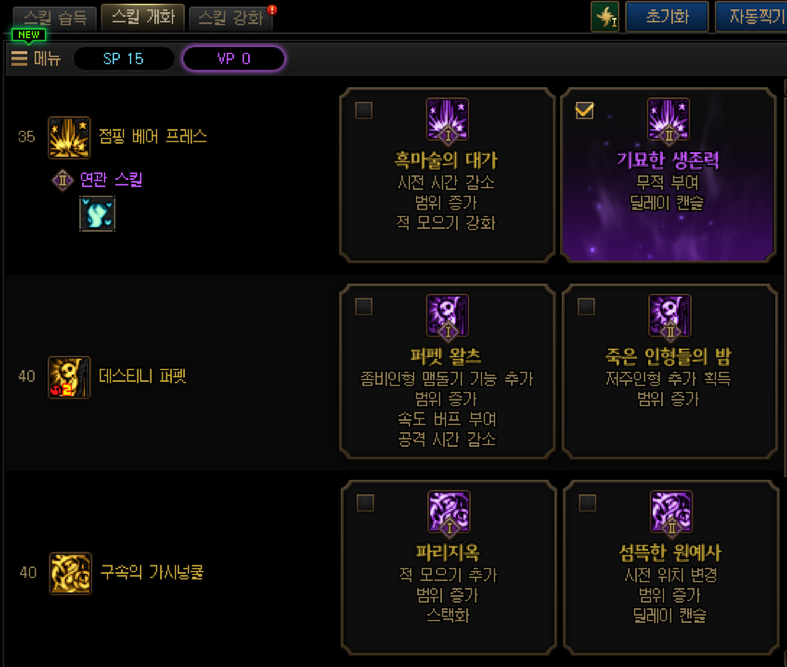787x667 pixels.
Task: Check the 파리지옥 option box
Action: click(x=365, y=502)
